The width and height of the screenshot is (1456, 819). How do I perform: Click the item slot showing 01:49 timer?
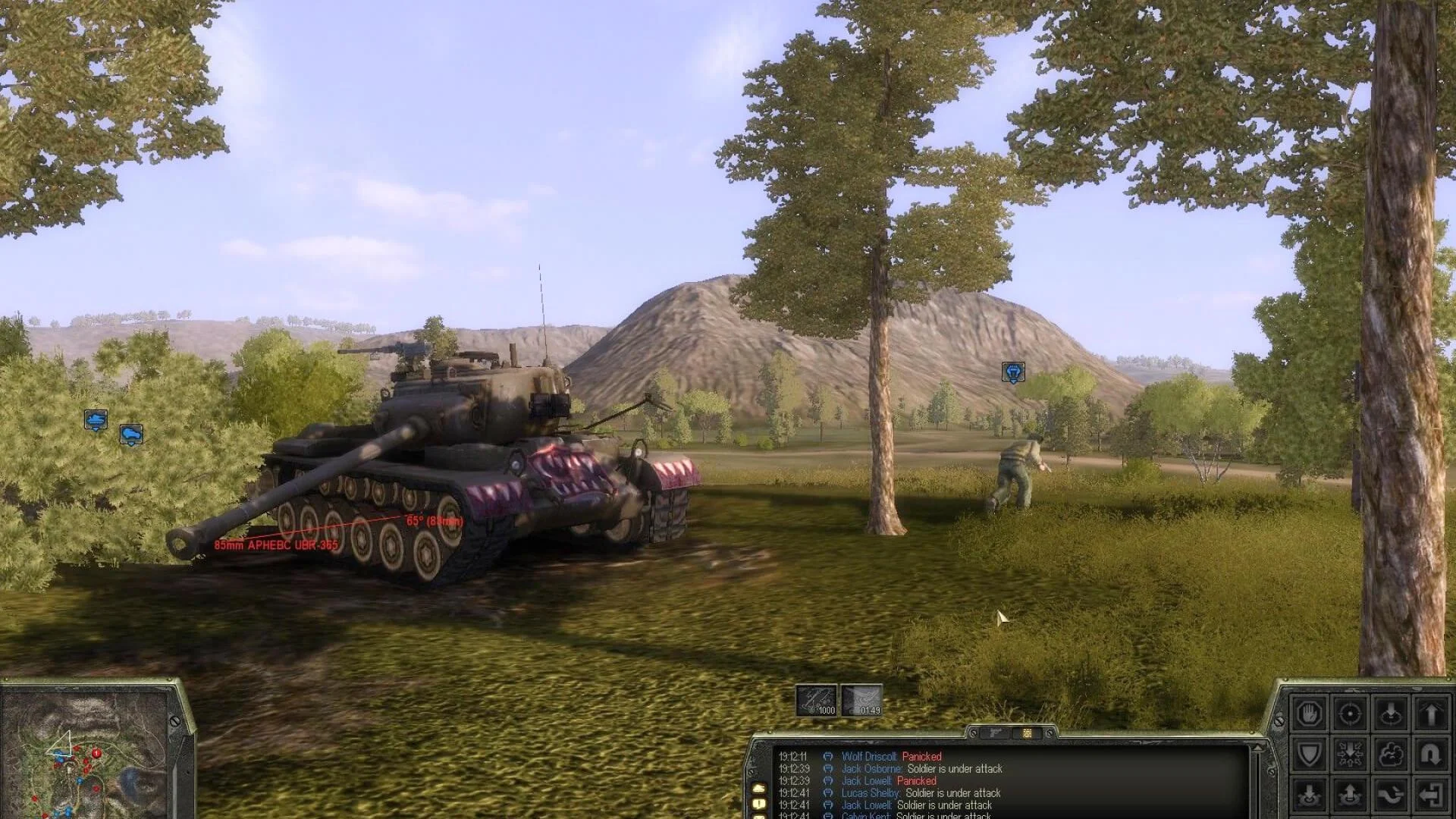[x=862, y=701]
